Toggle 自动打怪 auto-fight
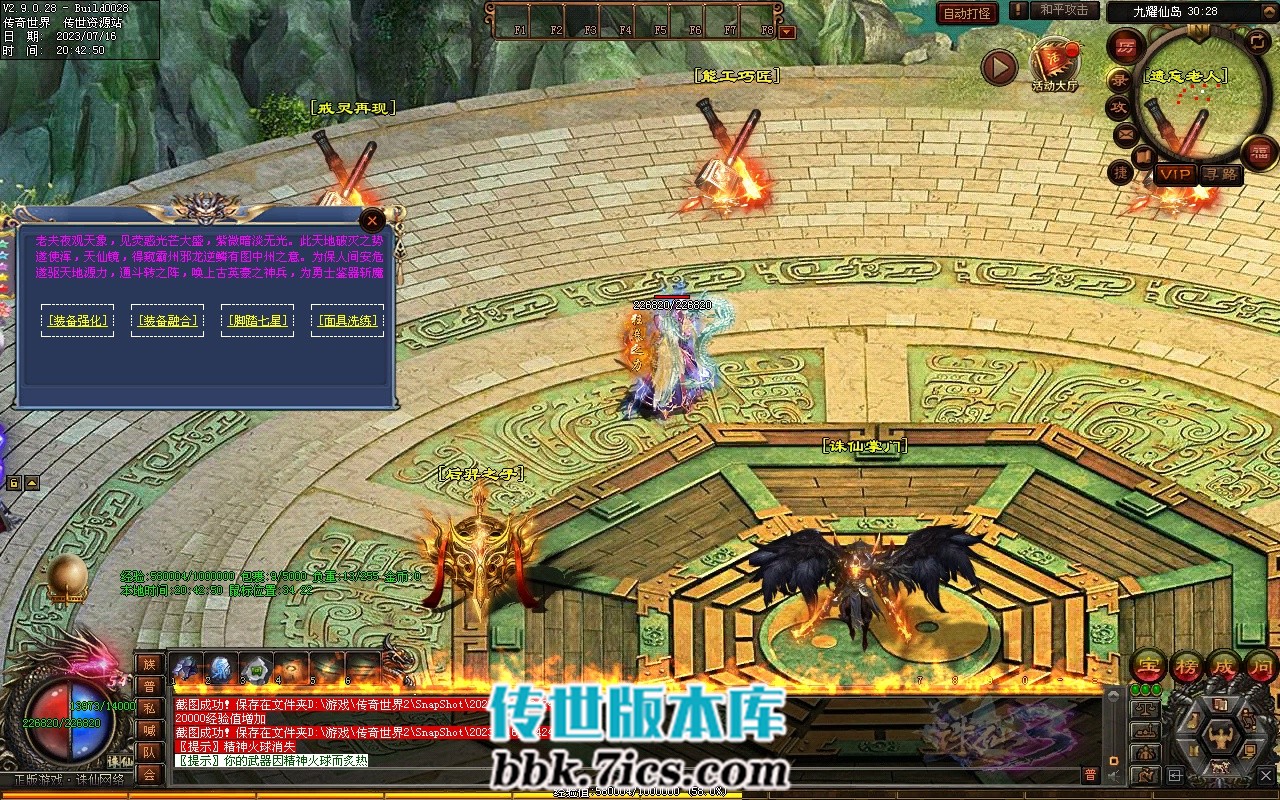The width and height of the screenshot is (1280, 800). (967, 13)
